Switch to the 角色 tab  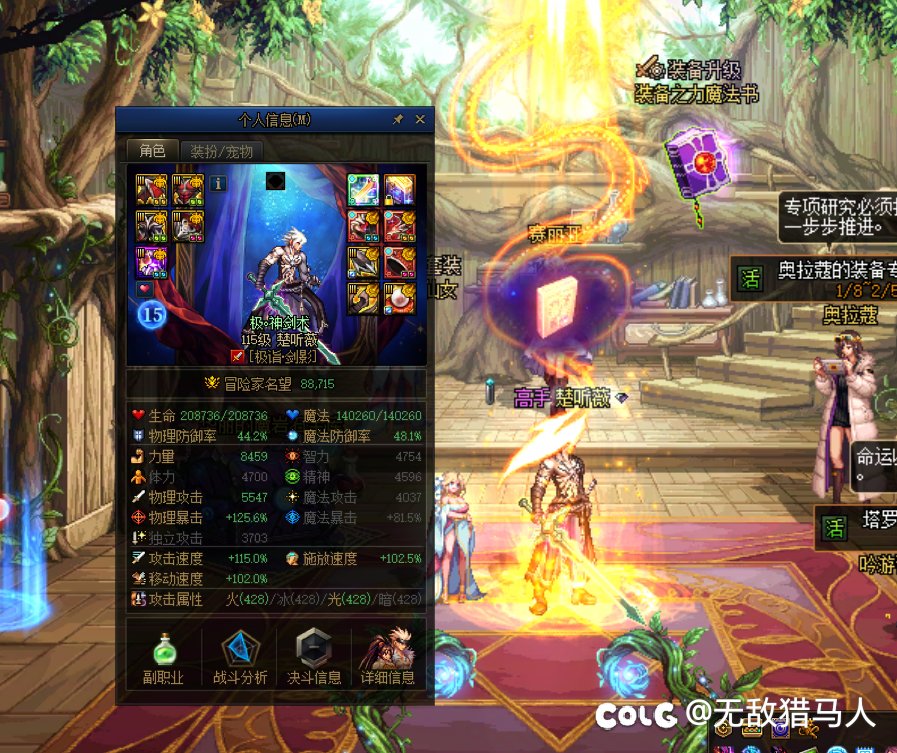click(x=152, y=151)
